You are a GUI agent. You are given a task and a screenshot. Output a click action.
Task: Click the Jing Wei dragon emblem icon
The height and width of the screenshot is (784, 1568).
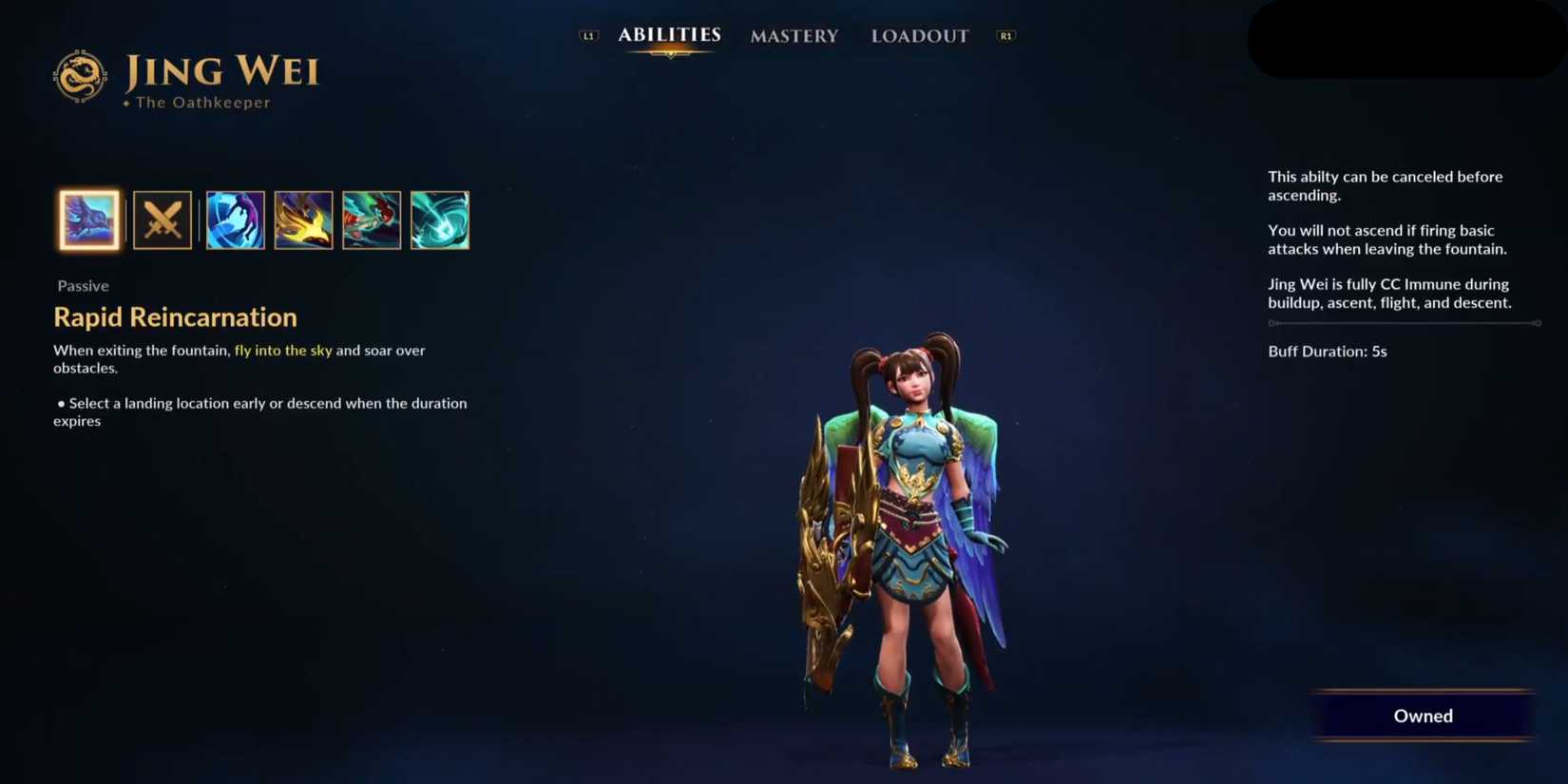click(80, 72)
